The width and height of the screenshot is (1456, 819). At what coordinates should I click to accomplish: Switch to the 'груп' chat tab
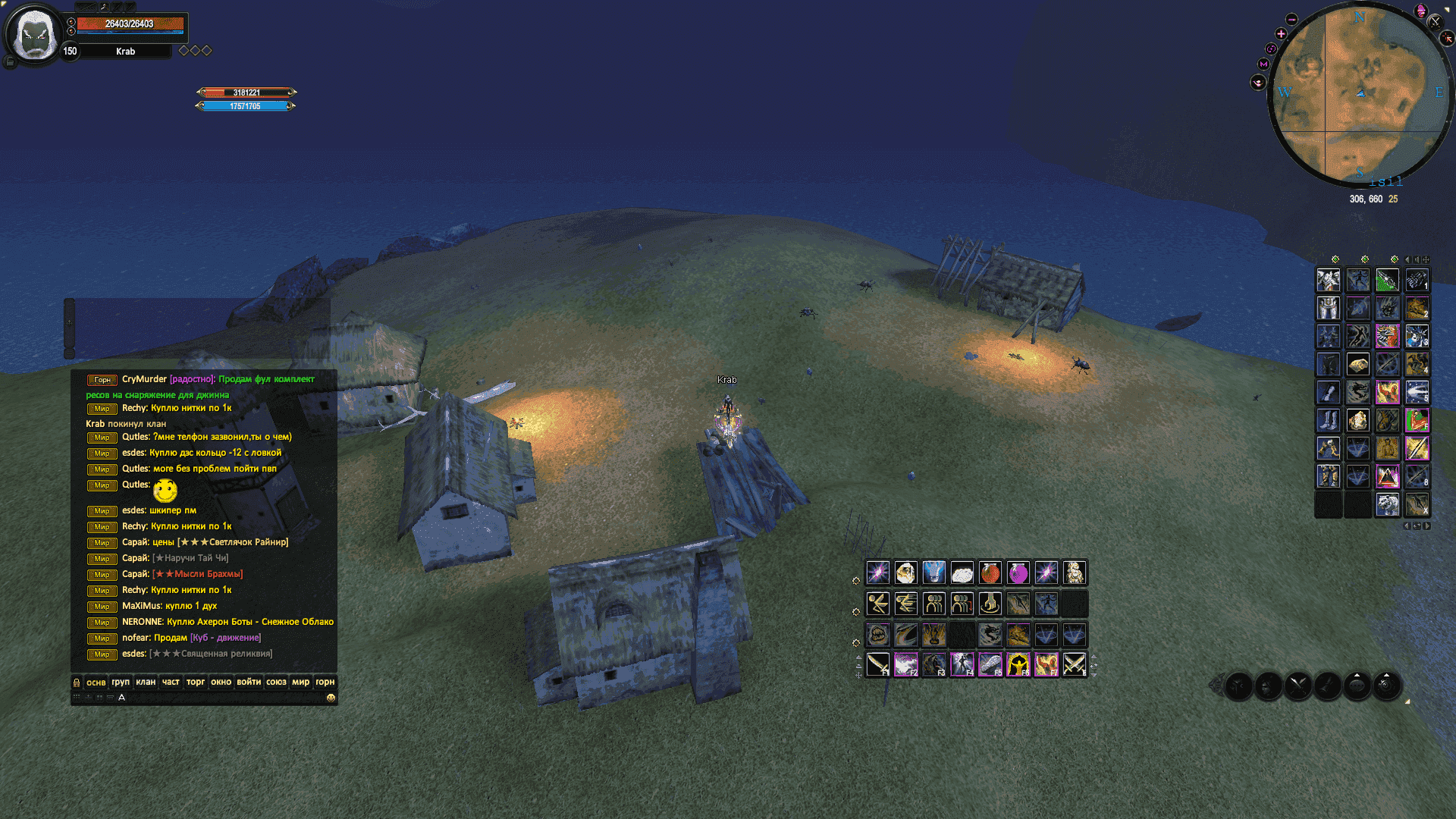121,682
